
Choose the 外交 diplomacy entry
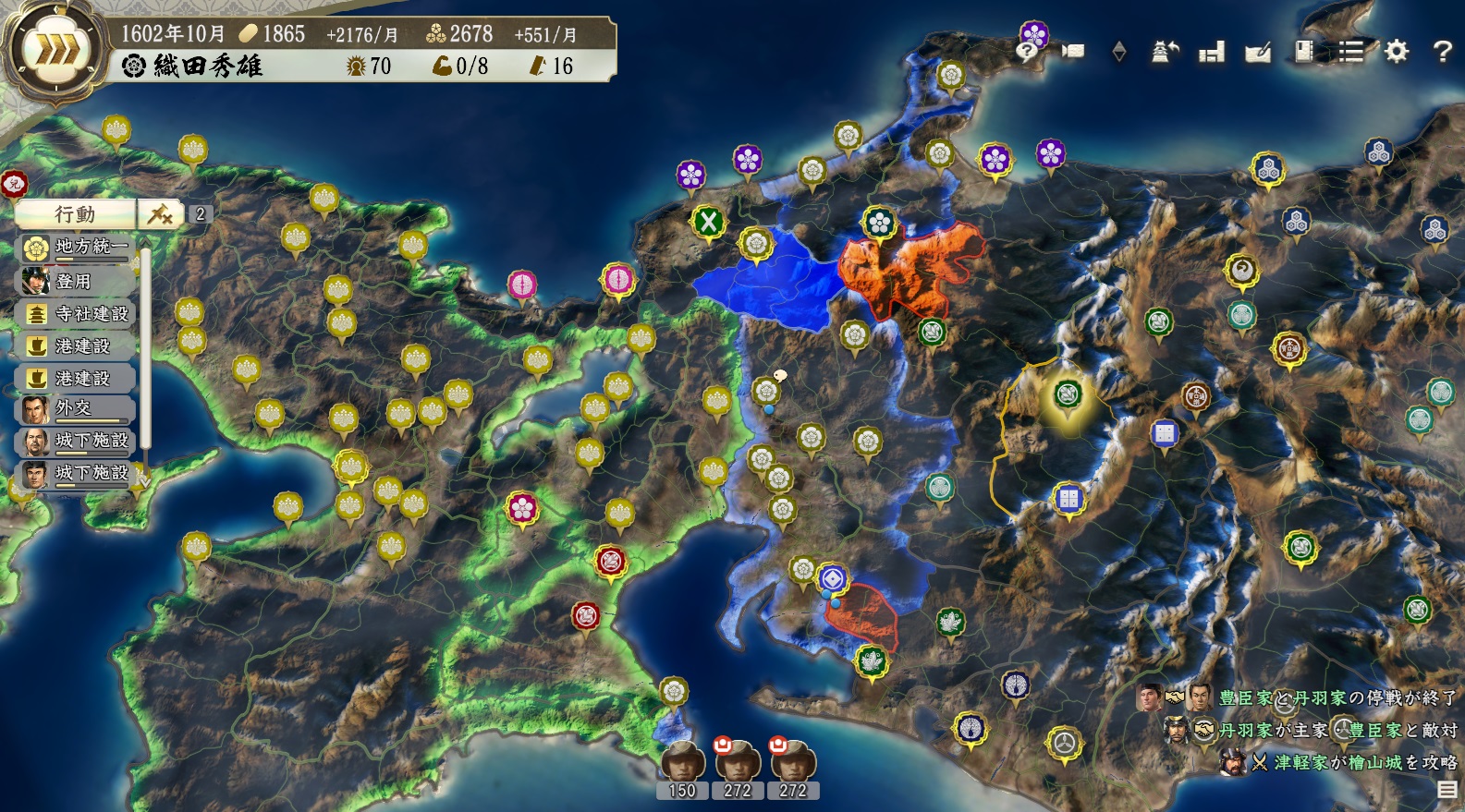[77, 408]
